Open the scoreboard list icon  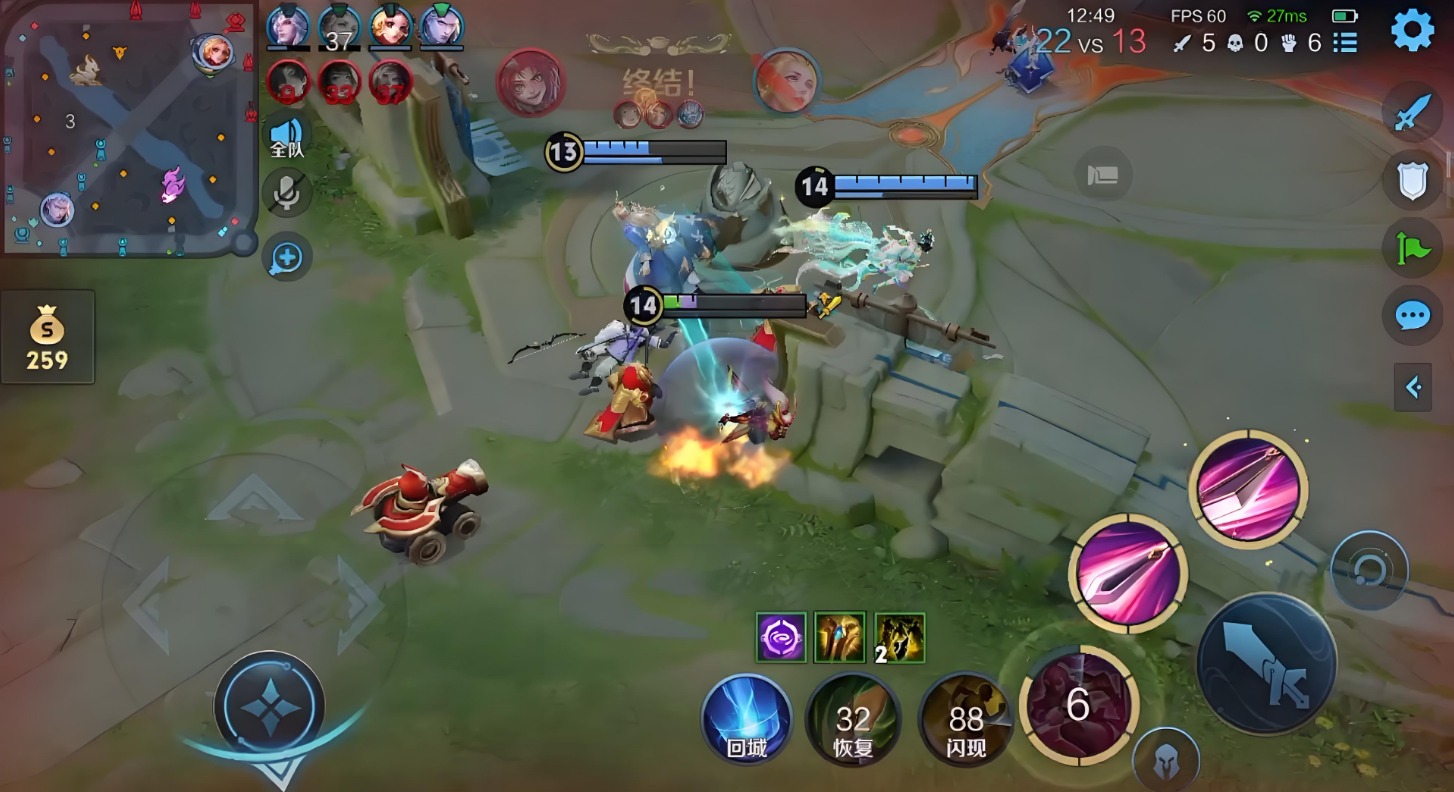point(1345,43)
